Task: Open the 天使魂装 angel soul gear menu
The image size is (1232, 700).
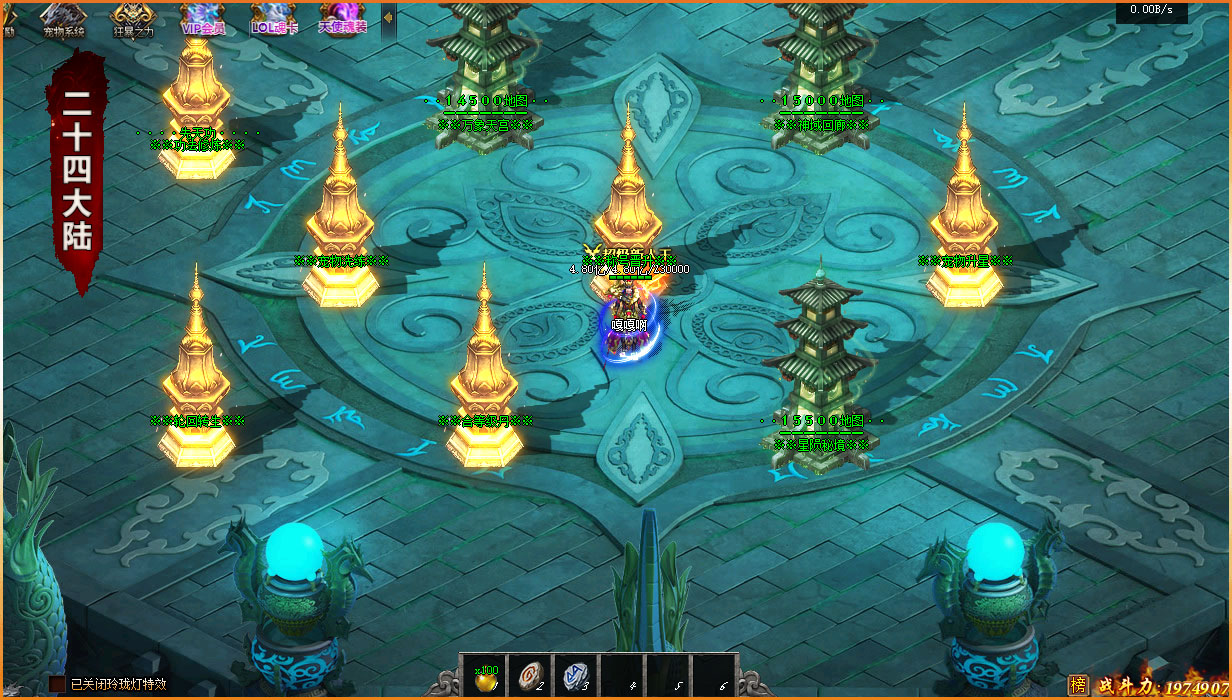Action: [343, 18]
